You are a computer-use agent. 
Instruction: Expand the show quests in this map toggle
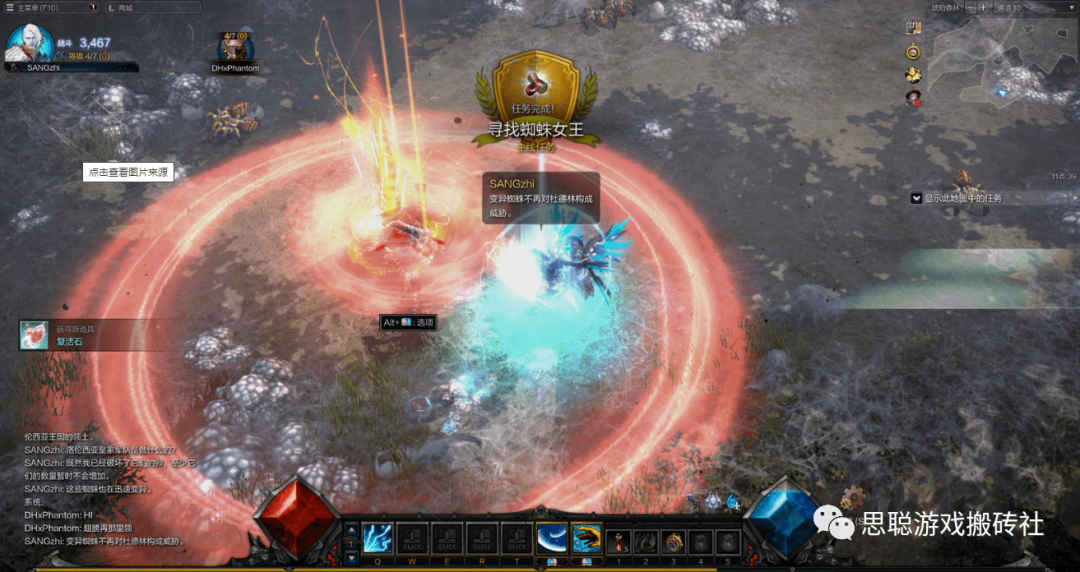(x=916, y=198)
